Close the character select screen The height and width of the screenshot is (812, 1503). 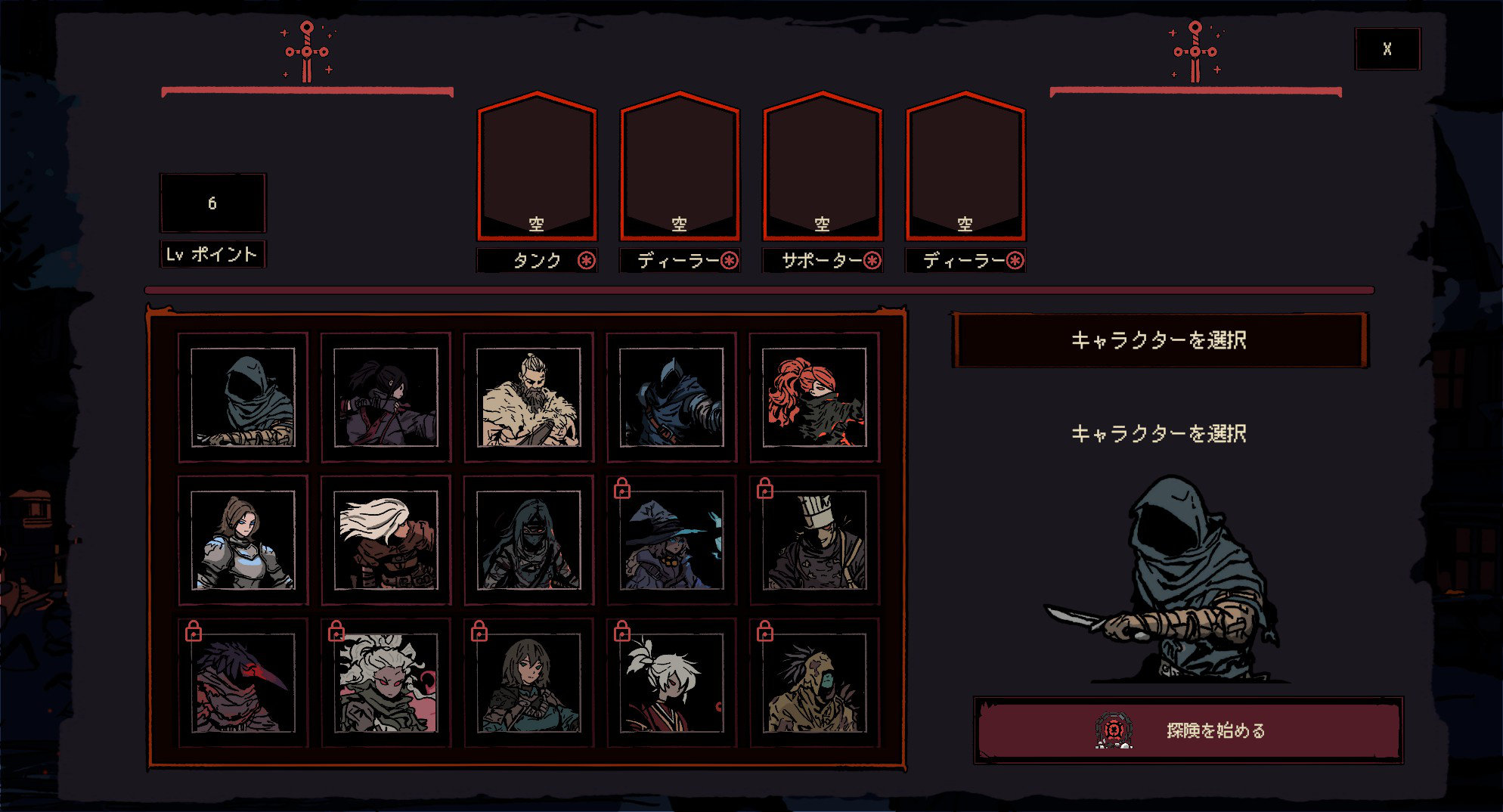tap(1387, 49)
